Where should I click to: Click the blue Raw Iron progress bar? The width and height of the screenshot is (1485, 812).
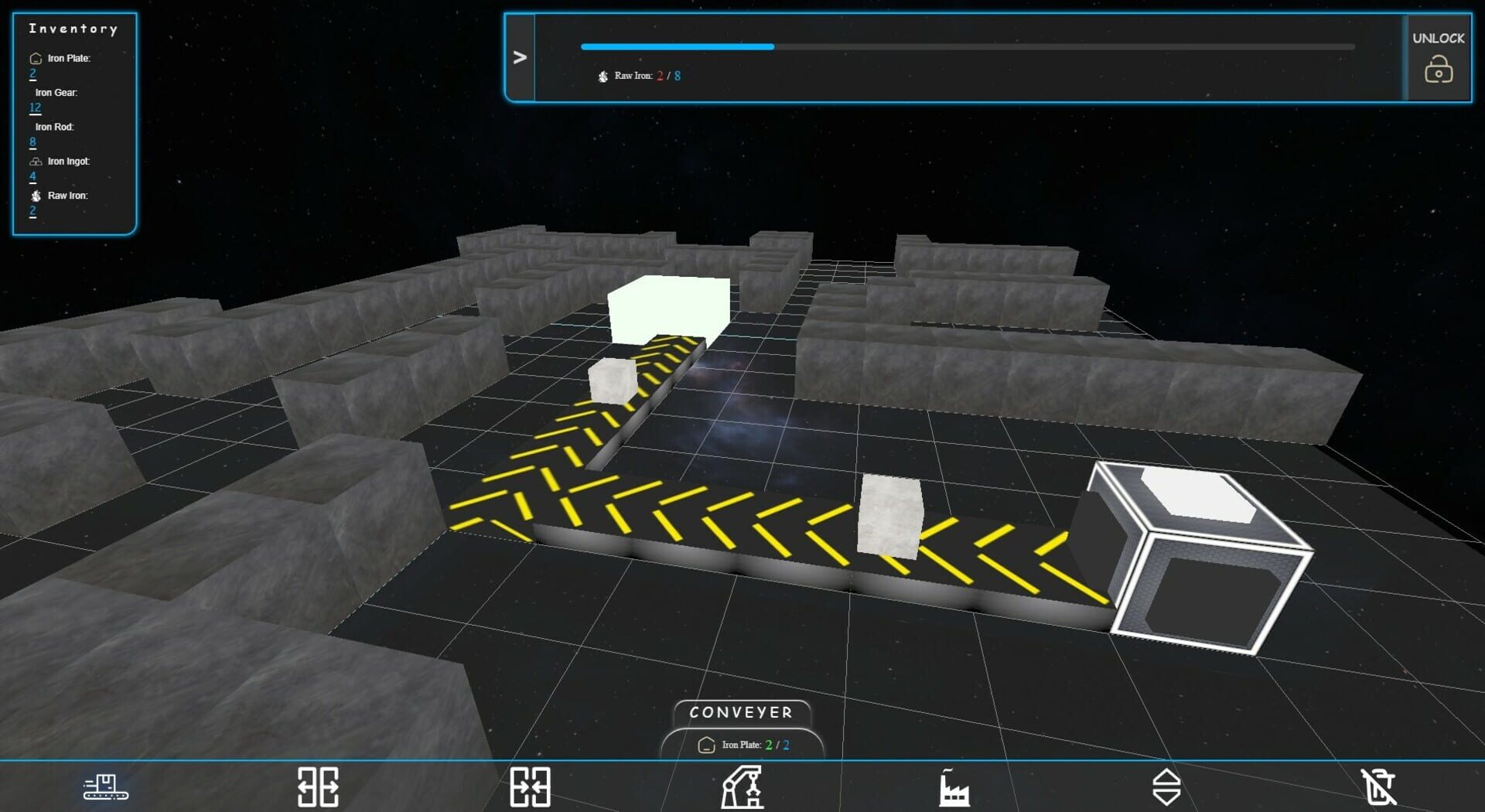click(677, 46)
